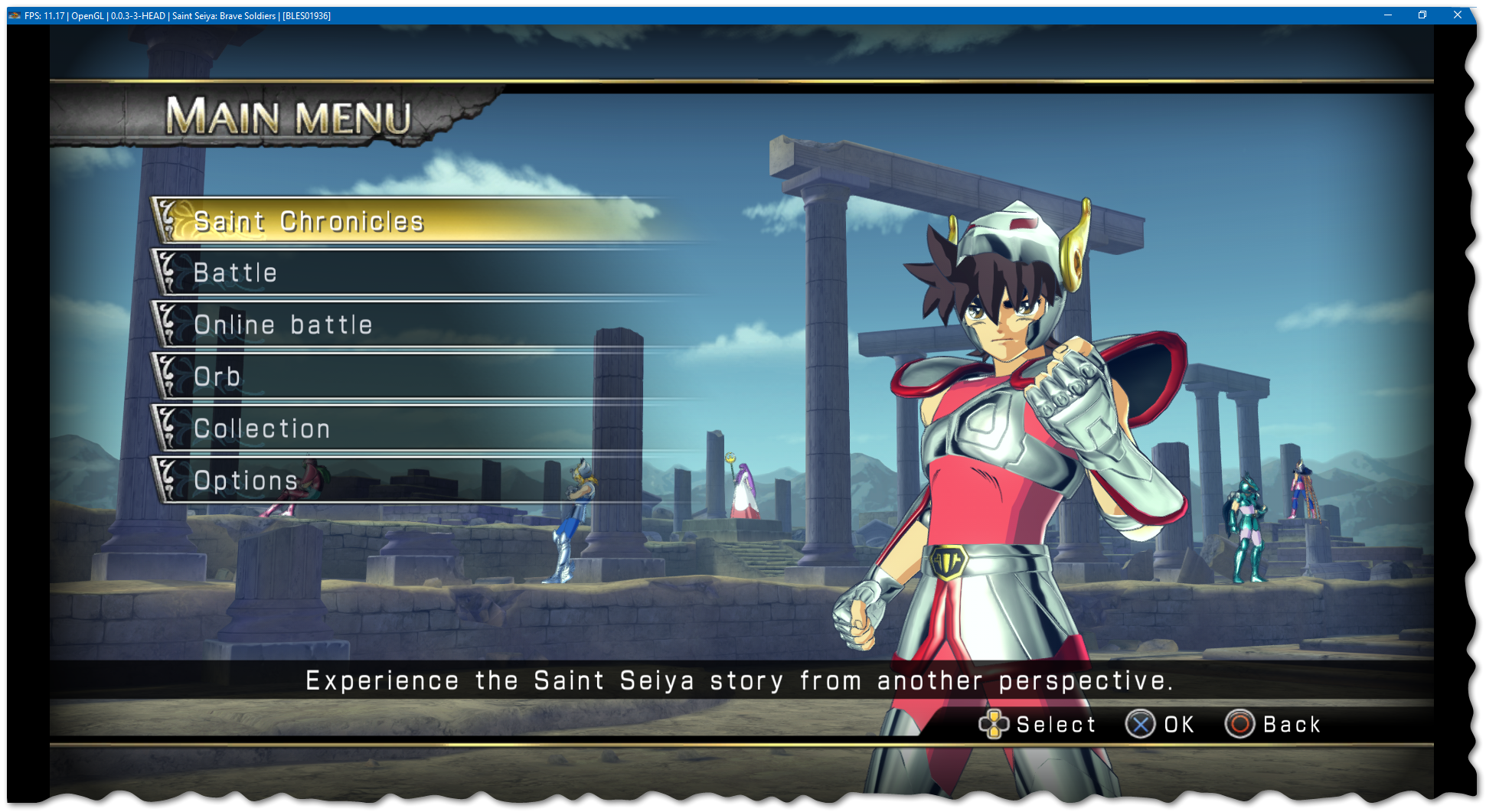Open the Options menu entry
Viewport: 1486px width, 812px height.
(247, 481)
